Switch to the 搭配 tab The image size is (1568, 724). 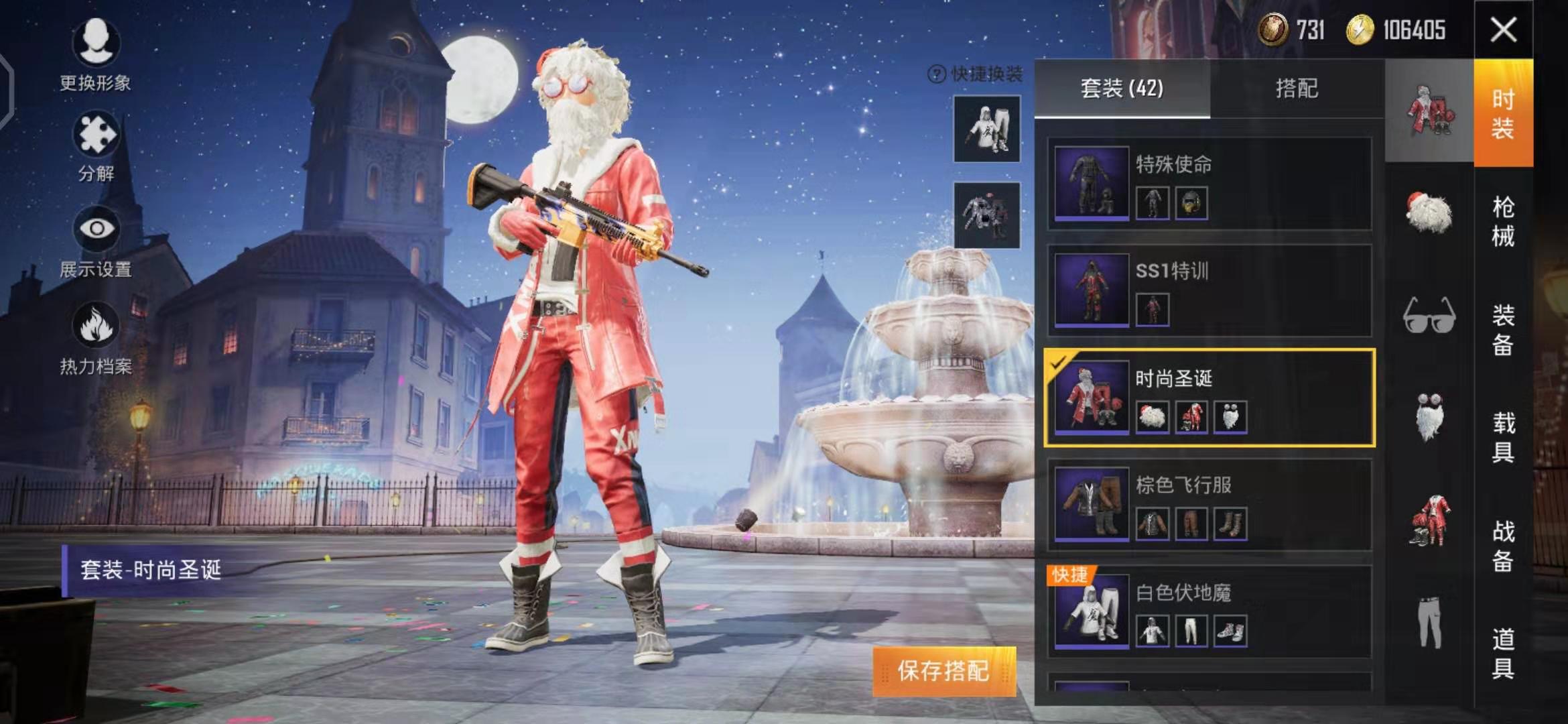1297,88
